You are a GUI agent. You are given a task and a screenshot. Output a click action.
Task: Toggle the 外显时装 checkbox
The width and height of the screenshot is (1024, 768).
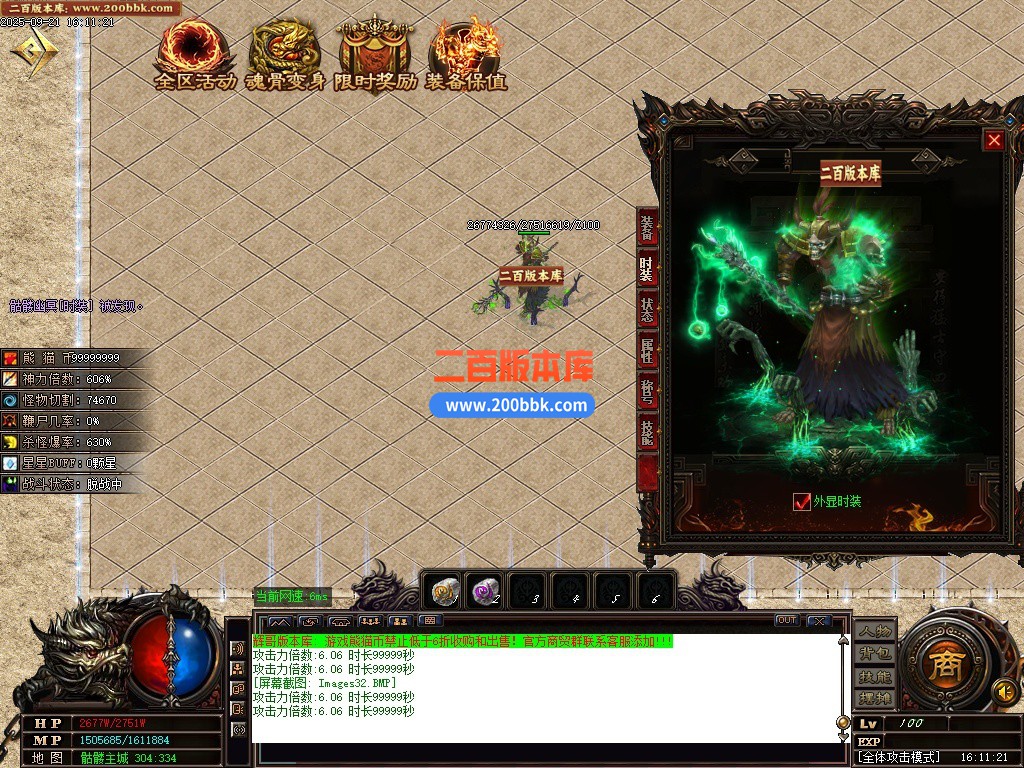tap(801, 502)
